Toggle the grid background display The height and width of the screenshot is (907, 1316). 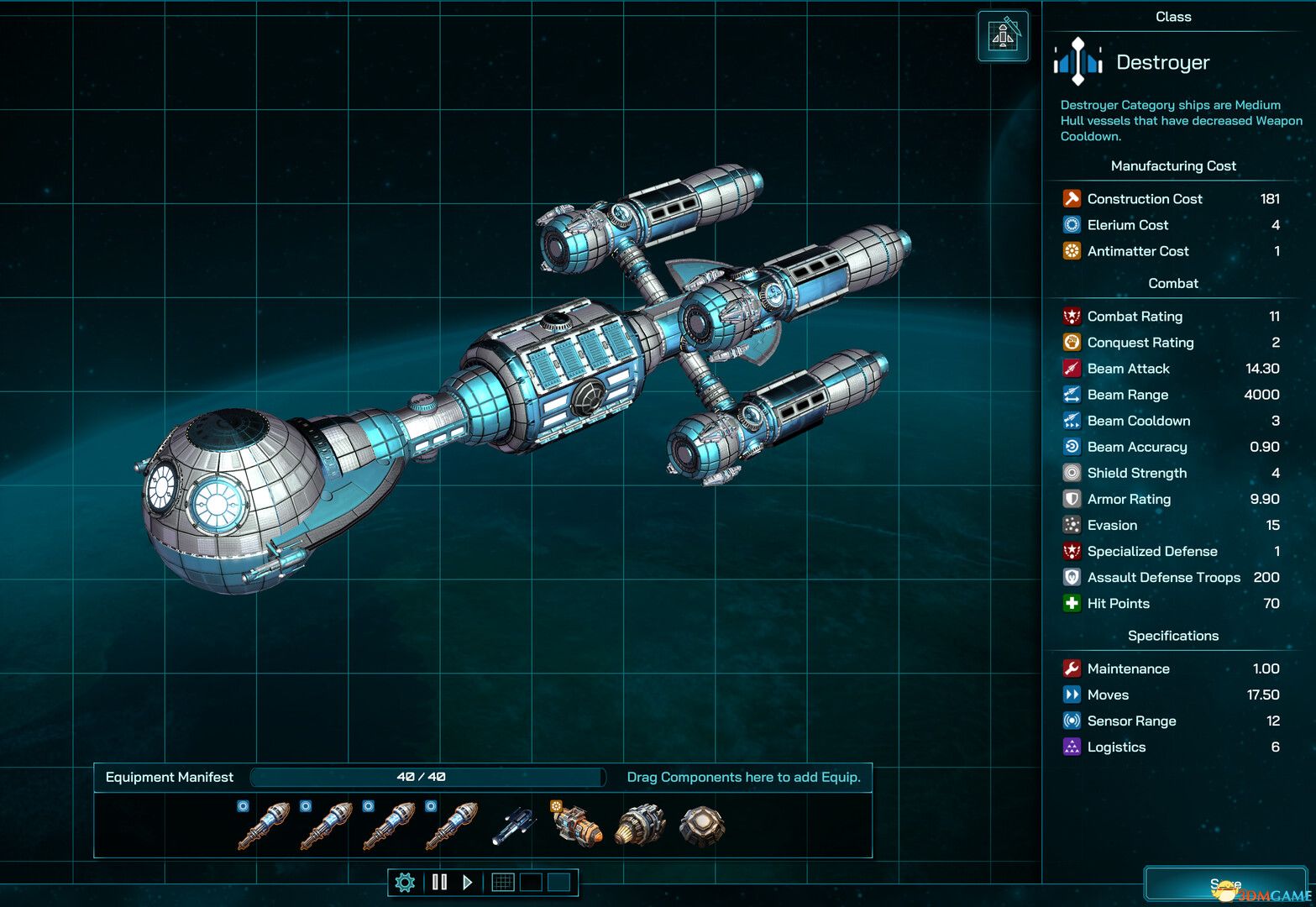(x=503, y=882)
